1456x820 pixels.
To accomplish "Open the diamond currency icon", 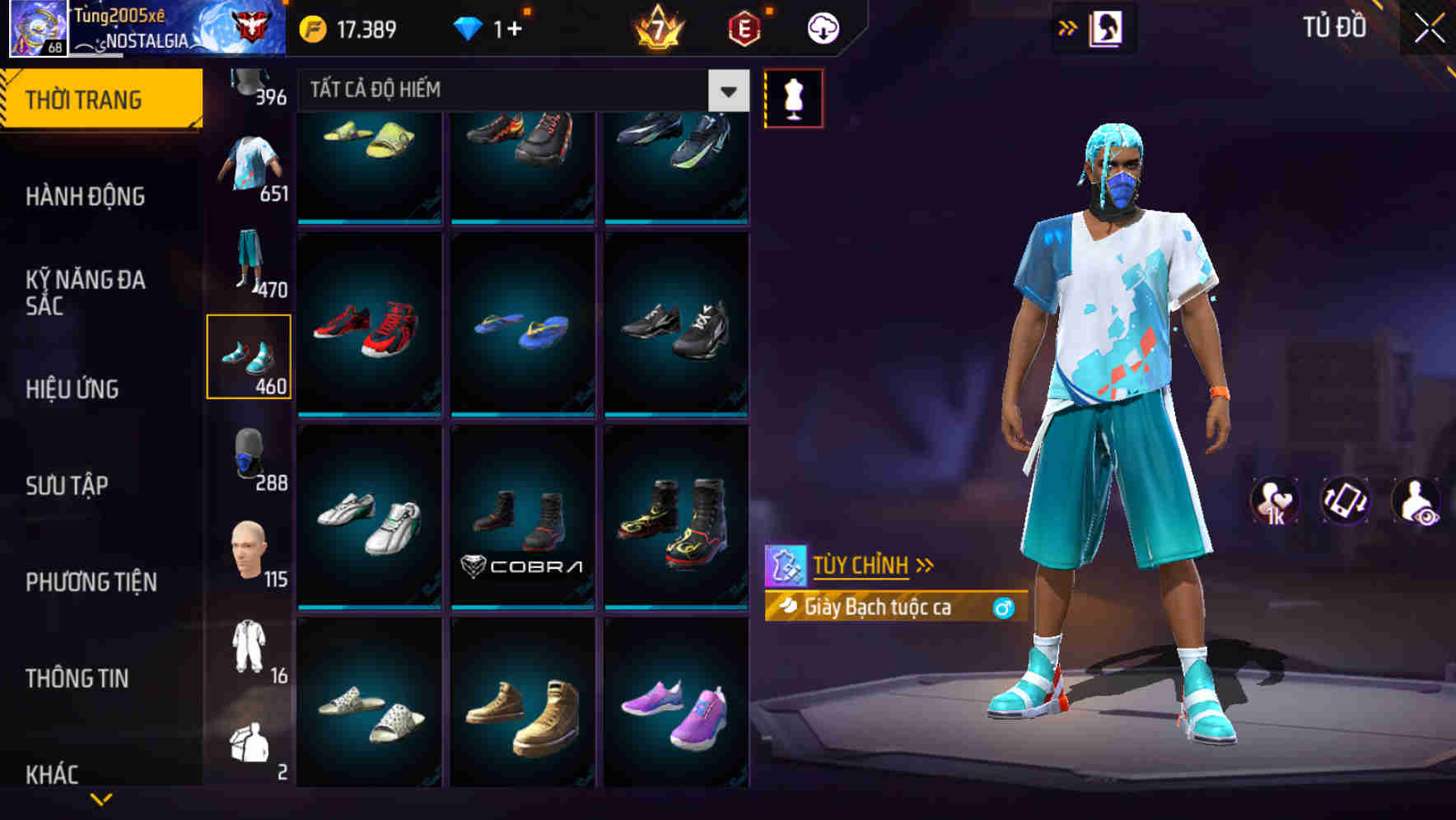I will (469, 26).
